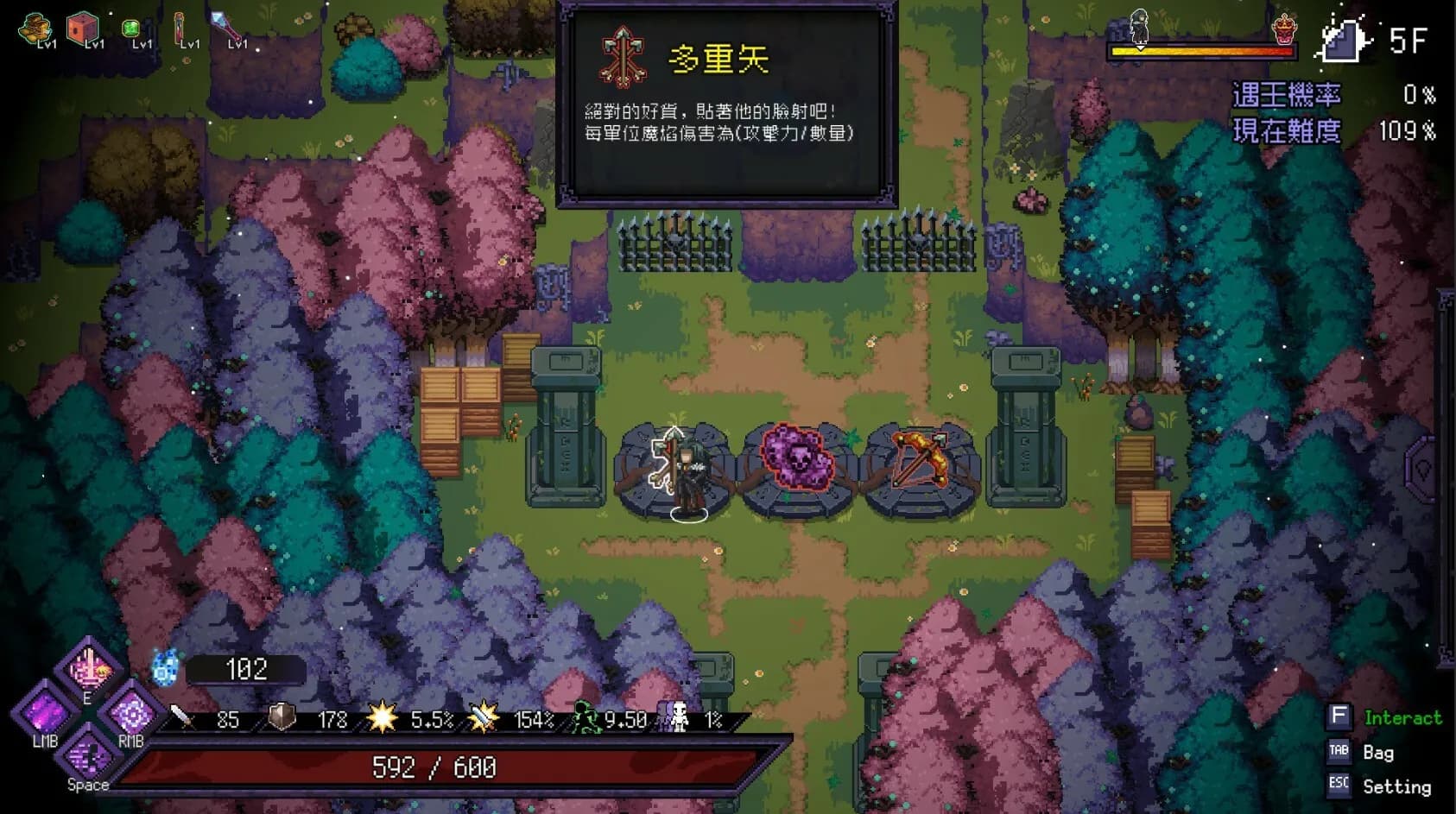1456x814 pixels.
Task: Toggle the Space dash skill slot
Action: click(x=87, y=760)
